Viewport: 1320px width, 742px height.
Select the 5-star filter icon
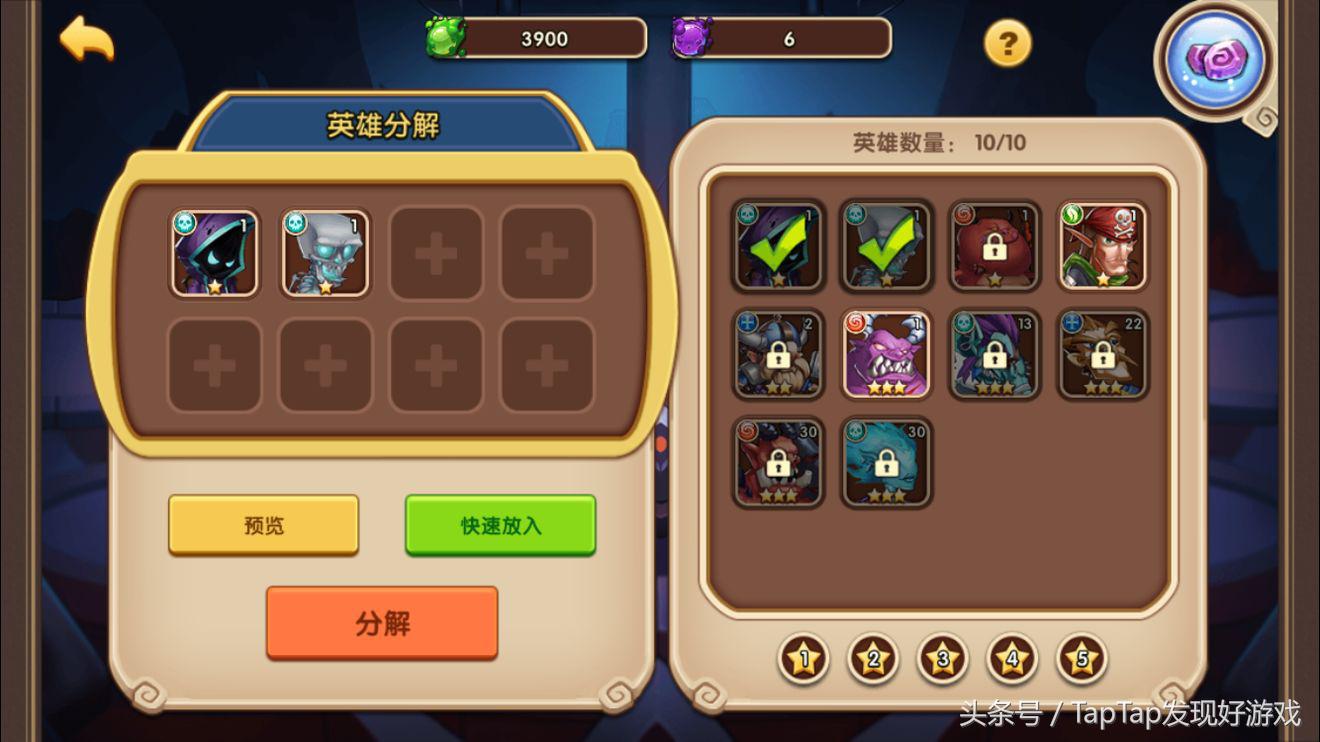1082,660
